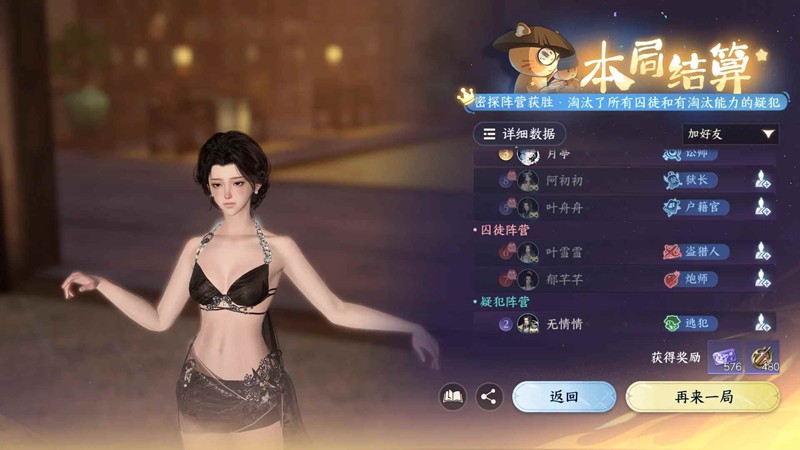The height and width of the screenshot is (450, 800).
Task: Inspect the purple ticket reward 576
Action: pos(724,356)
